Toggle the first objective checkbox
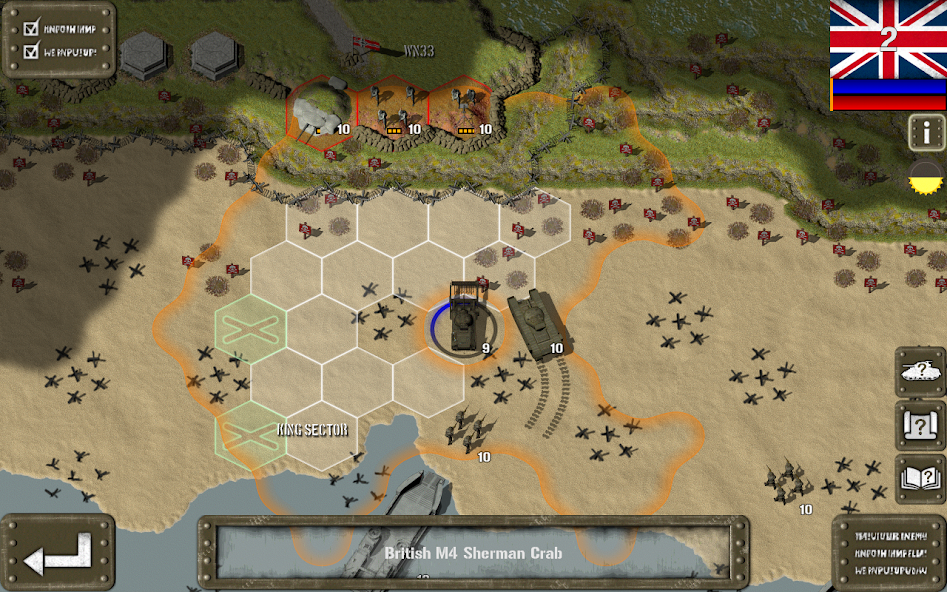 (x=30, y=28)
